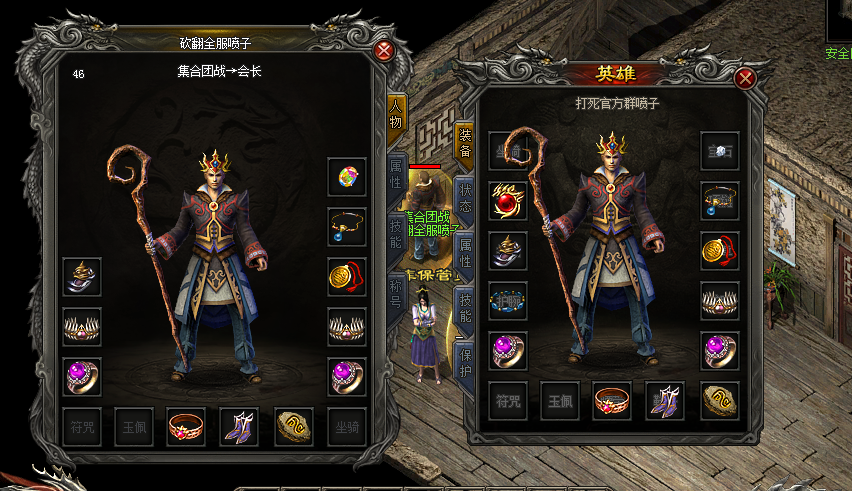Select the necklace slot in the hero panel
The height and width of the screenshot is (491, 852).
[x=720, y=201]
